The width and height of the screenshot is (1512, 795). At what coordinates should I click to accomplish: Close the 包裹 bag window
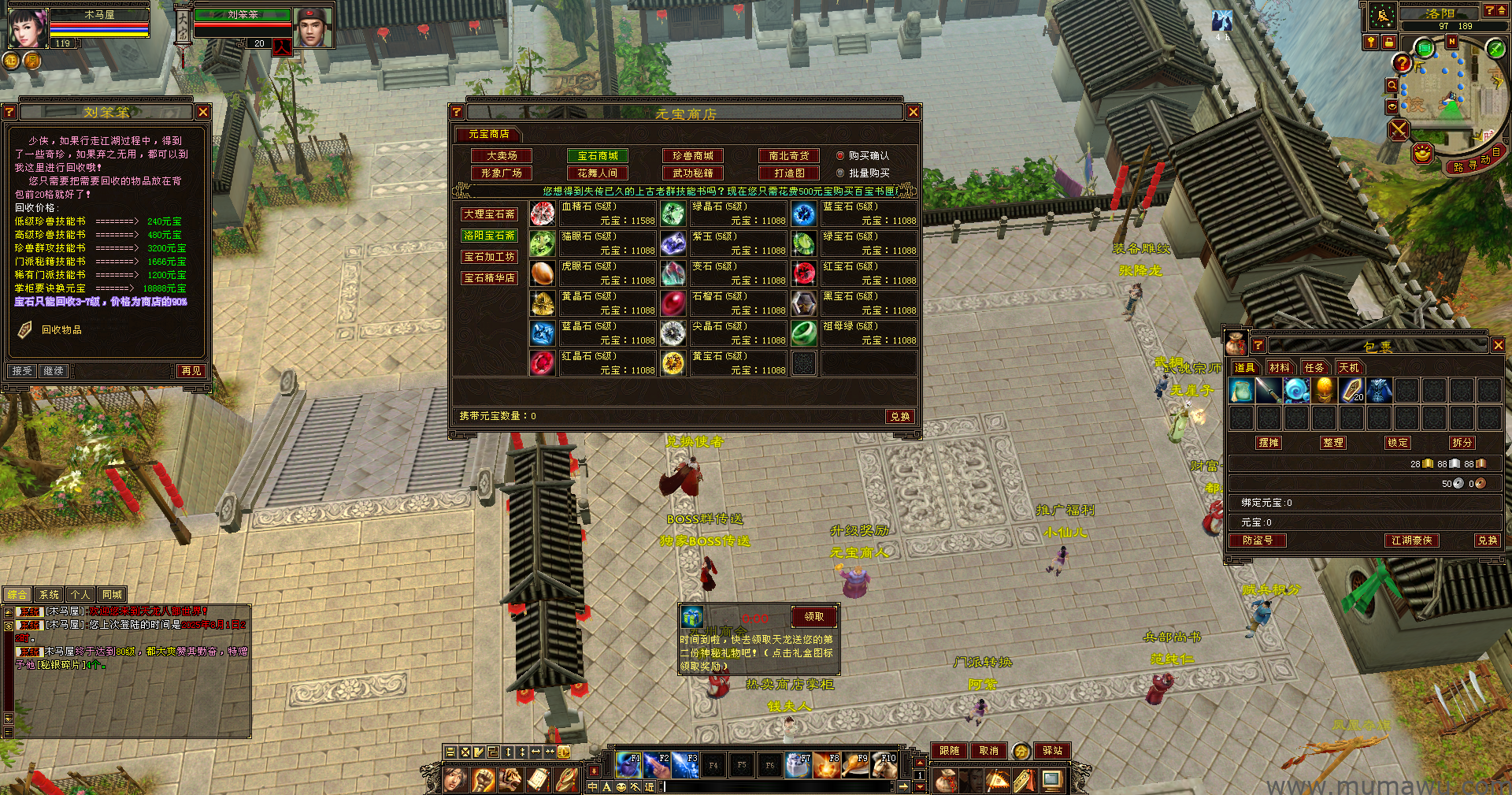1498,346
